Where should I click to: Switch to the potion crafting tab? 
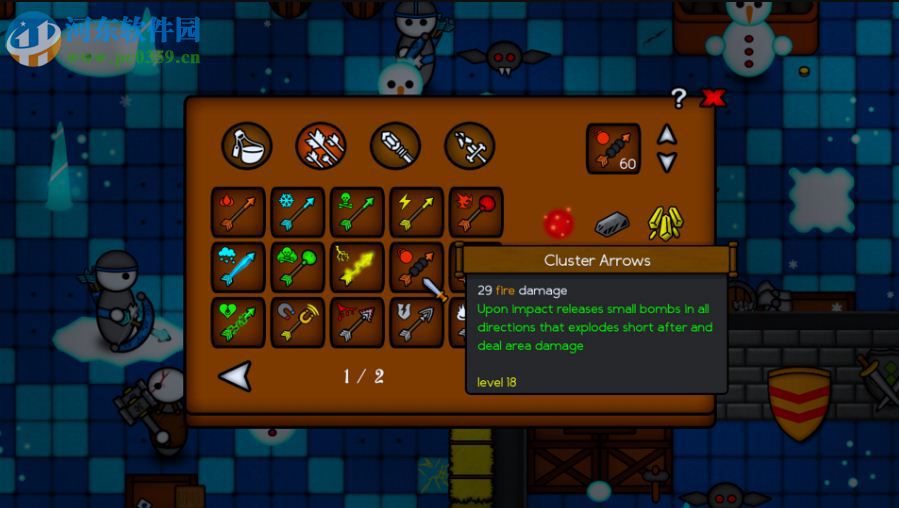[x=246, y=146]
